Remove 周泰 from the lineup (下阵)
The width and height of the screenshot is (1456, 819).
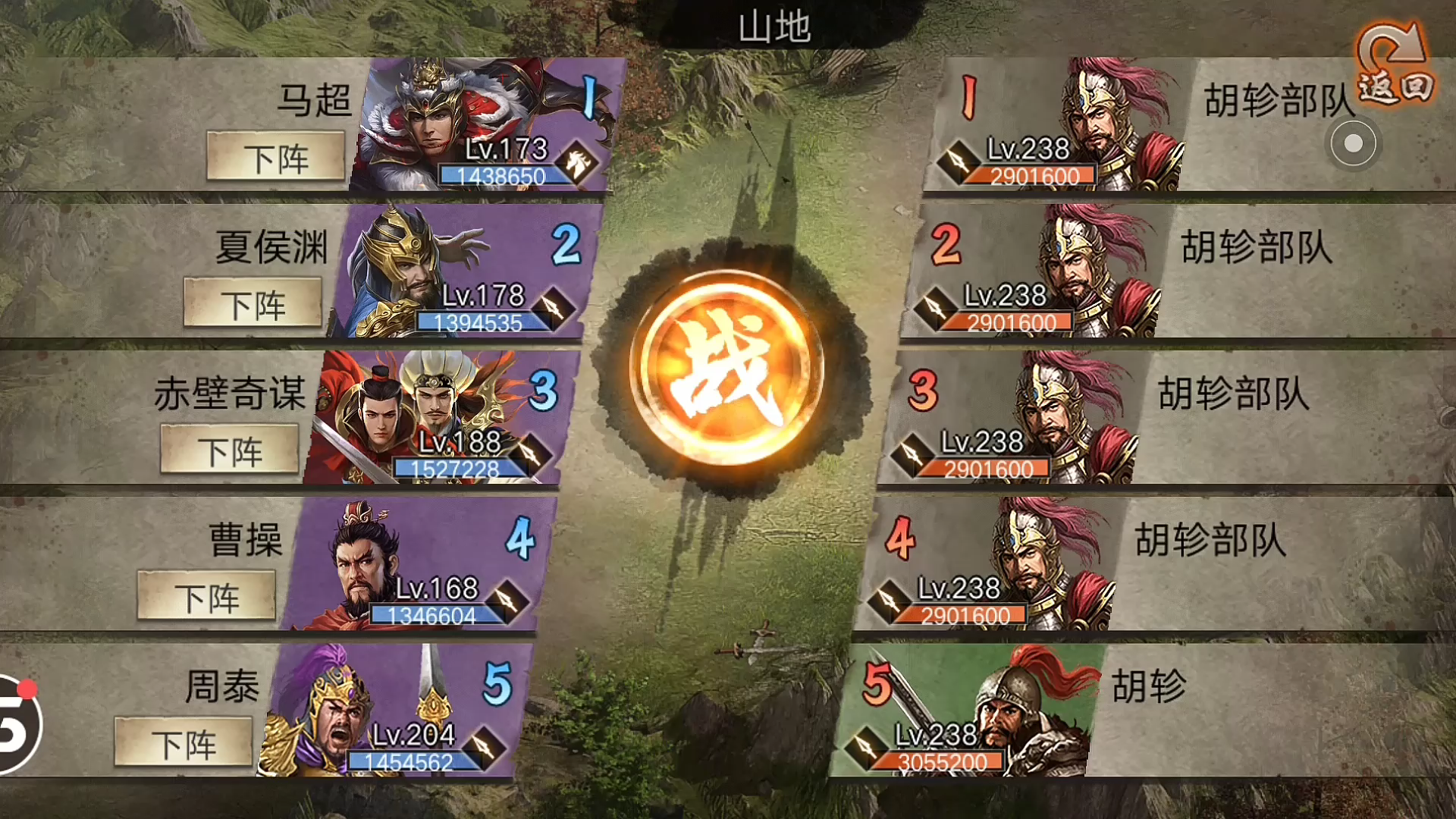[184, 743]
